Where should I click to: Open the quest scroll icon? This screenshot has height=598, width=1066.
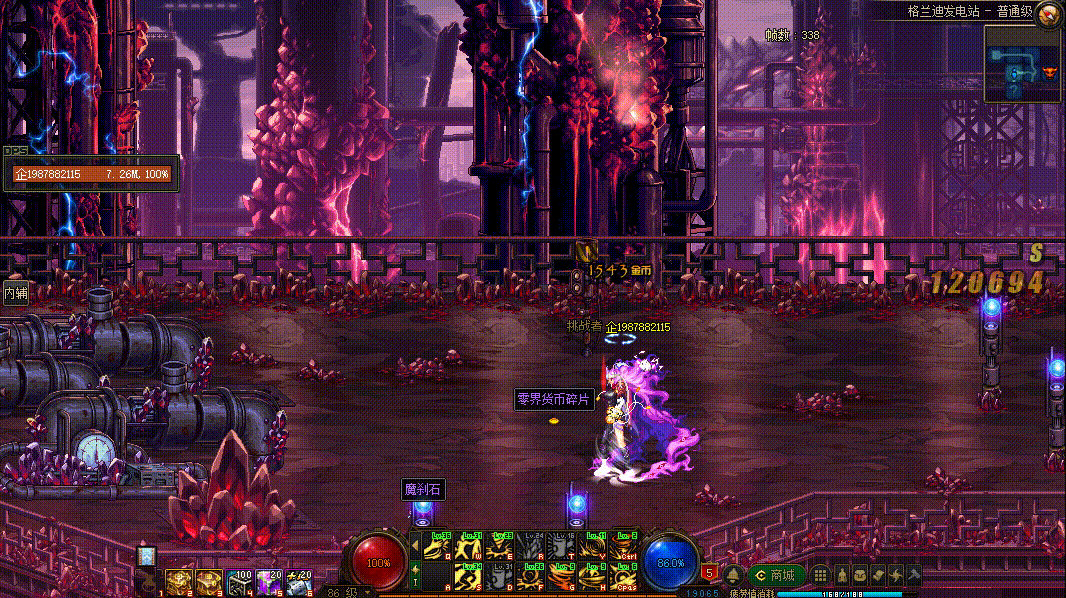click(x=877, y=575)
